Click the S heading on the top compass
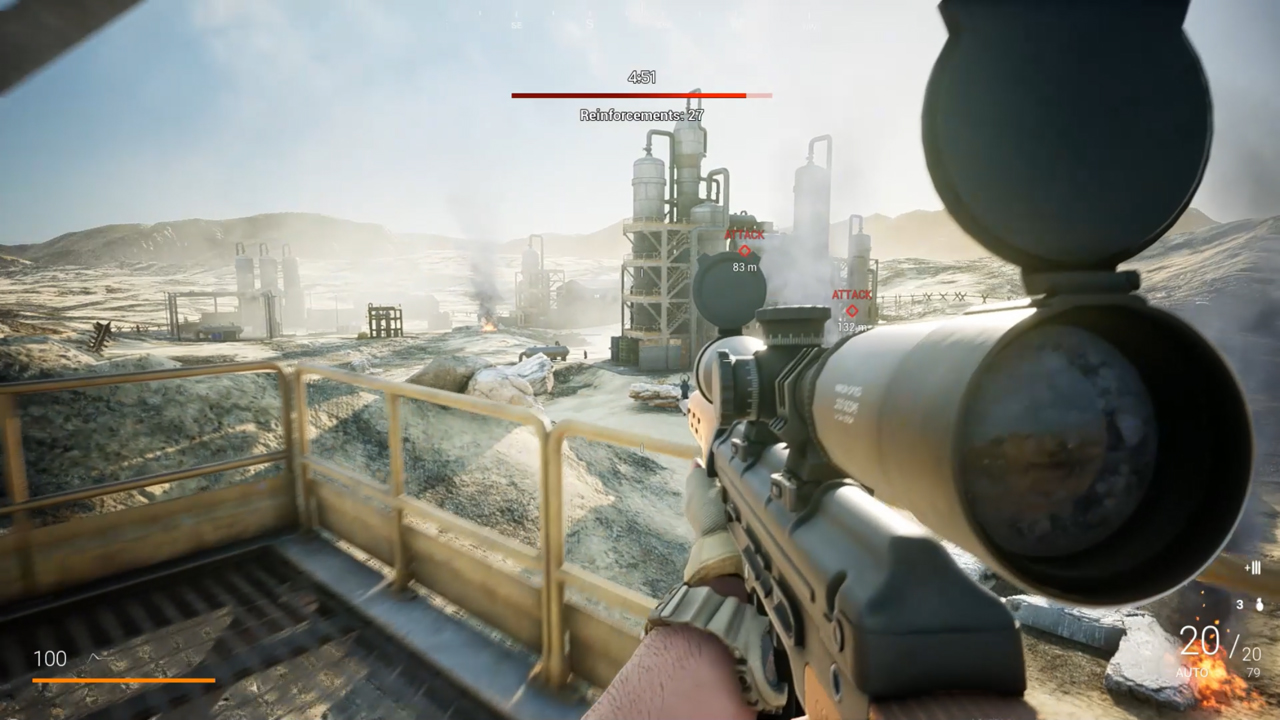This screenshot has height=720, width=1280. coord(590,23)
